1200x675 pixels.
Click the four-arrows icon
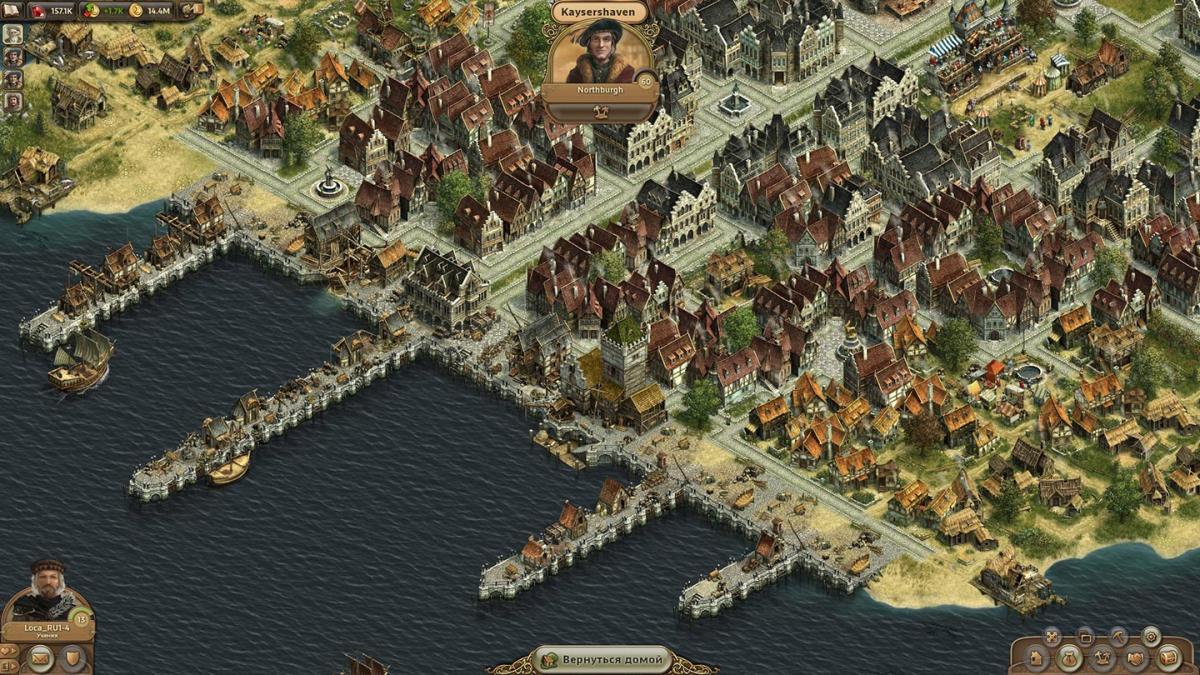click(x=1052, y=637)
